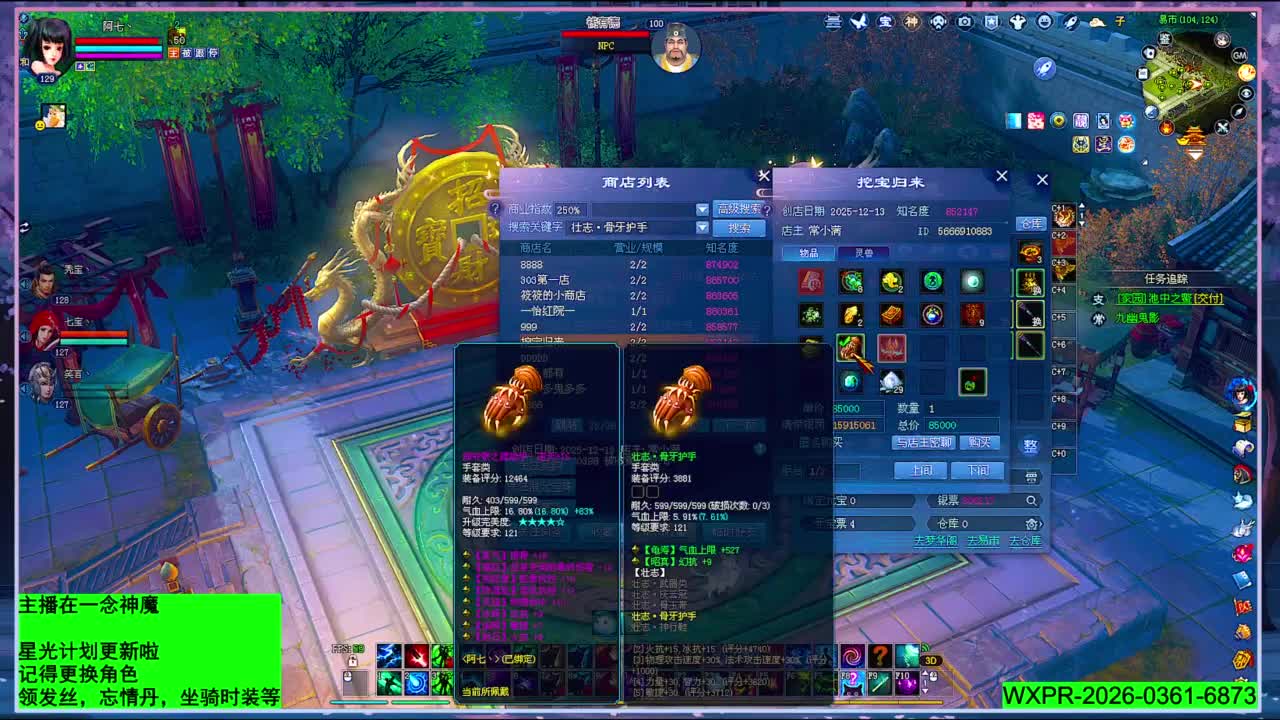Open the 商业指数 percentage dropdown

(702, 209)
